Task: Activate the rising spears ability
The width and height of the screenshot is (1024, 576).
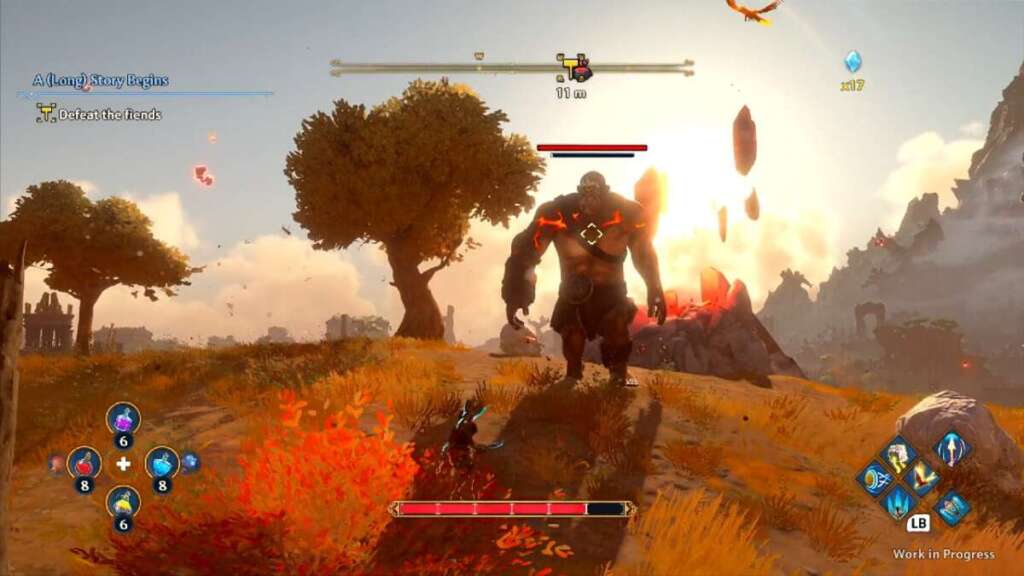Action: (x=898, y=502)
